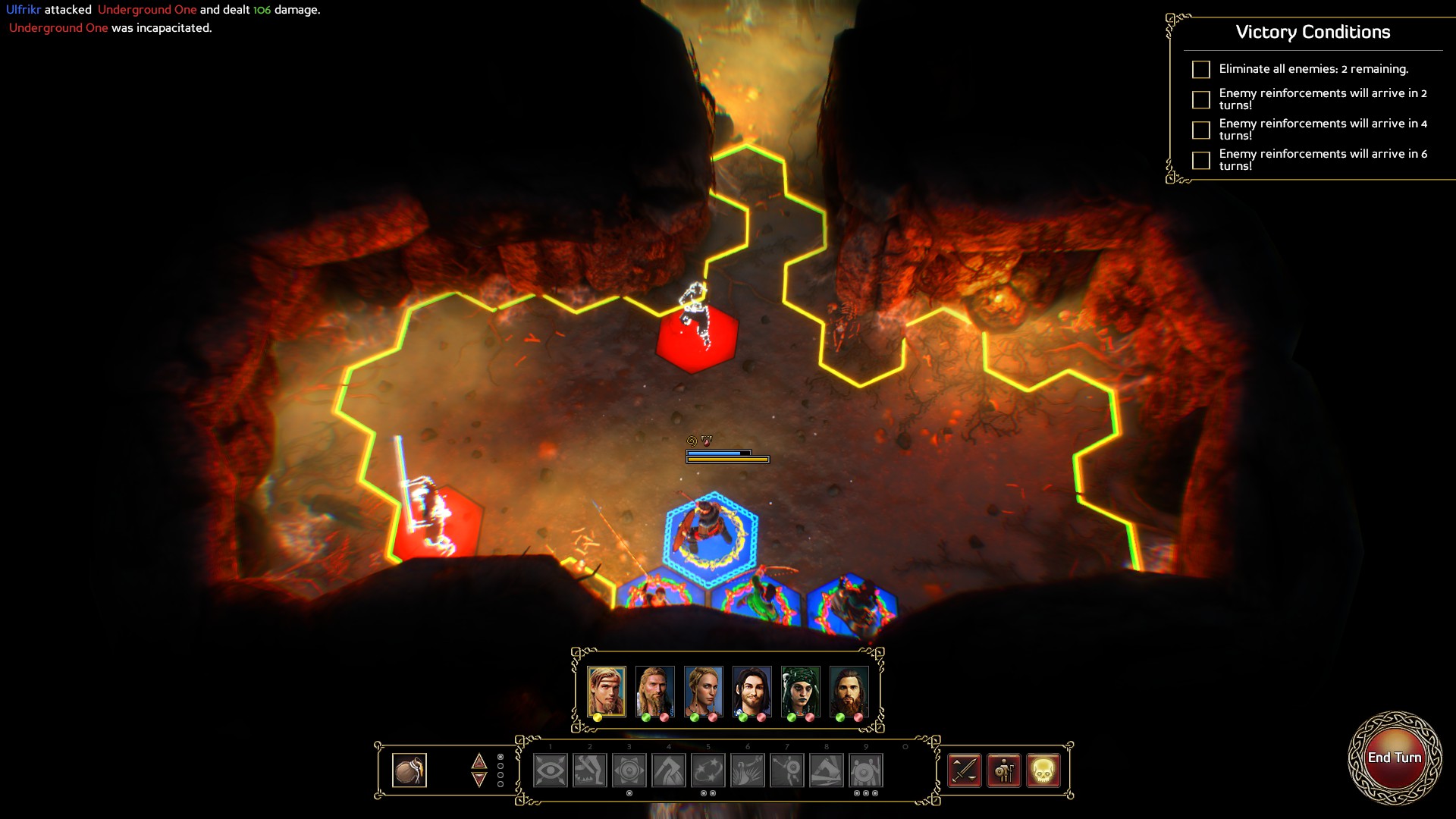The image size is (1456, 819).
Task: Choose the green-hooded woman portrait
Action: click(x=800, y=691)
